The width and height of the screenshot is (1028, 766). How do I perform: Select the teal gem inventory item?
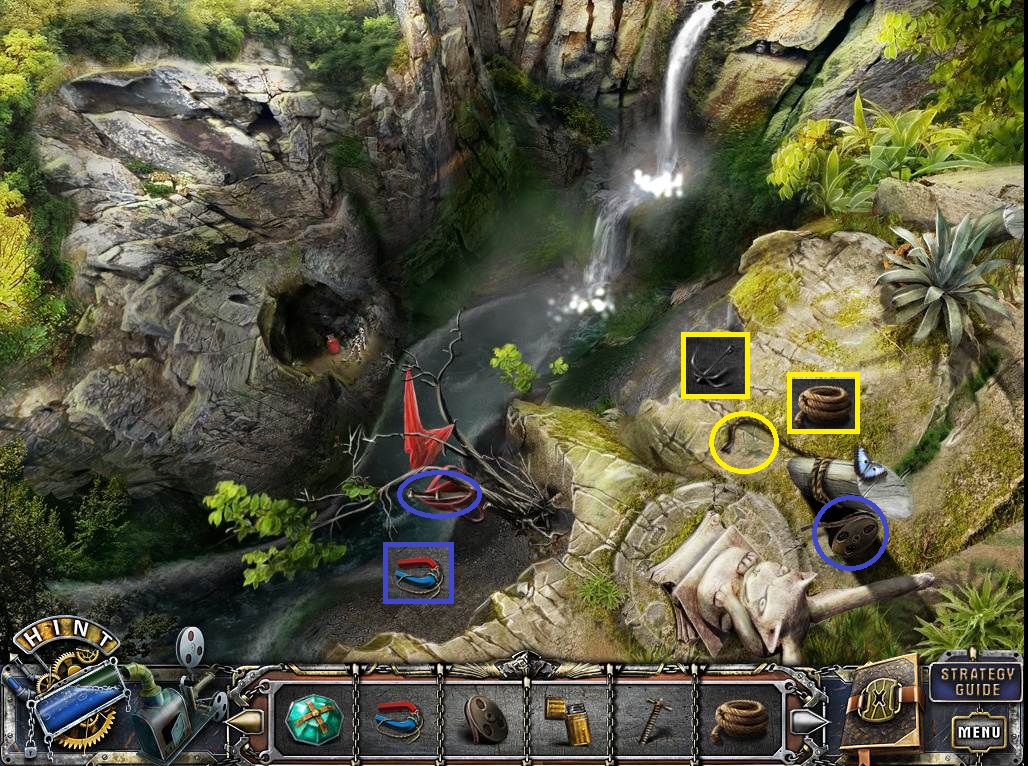(312, 718)
